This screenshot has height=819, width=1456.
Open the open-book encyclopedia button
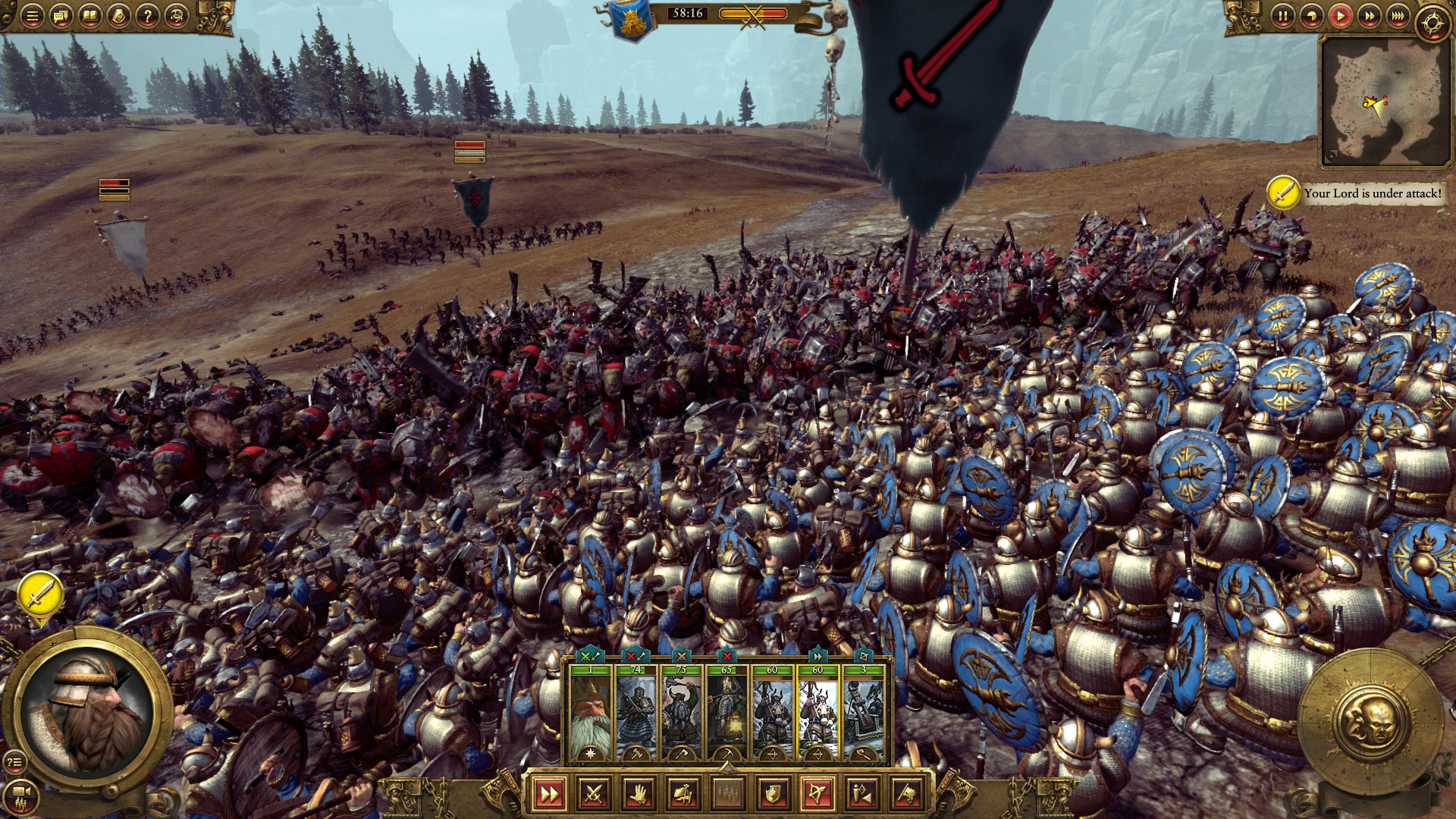tap(89, 16)
